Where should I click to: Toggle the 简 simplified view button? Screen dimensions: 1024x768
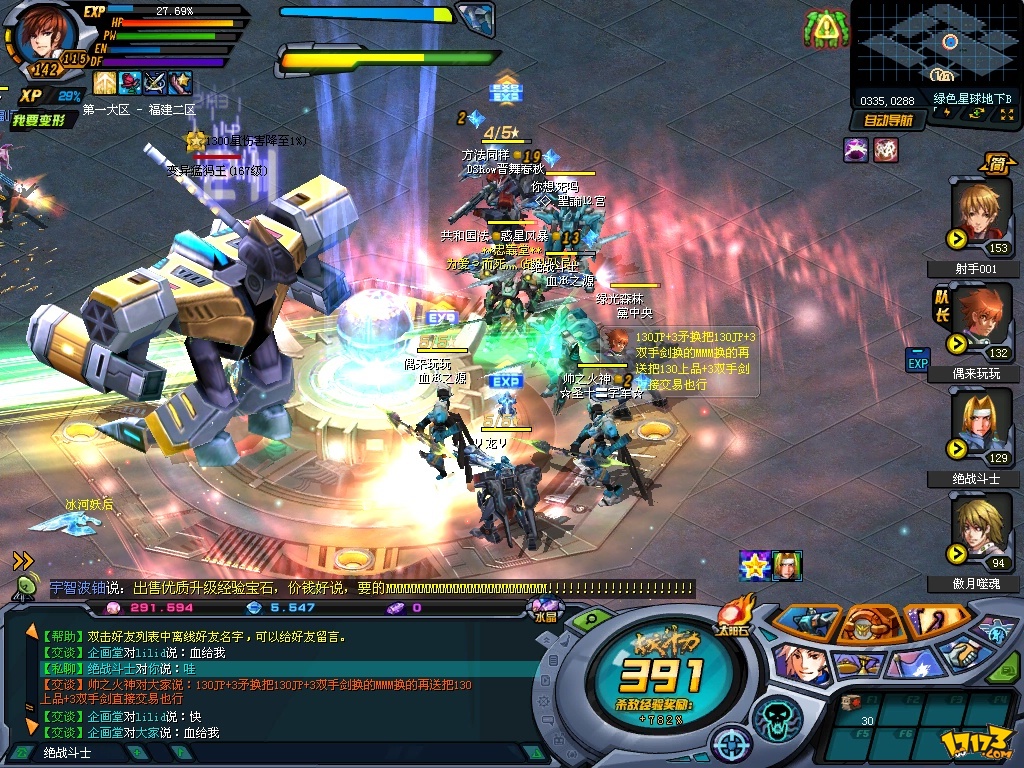pos(997,161)
